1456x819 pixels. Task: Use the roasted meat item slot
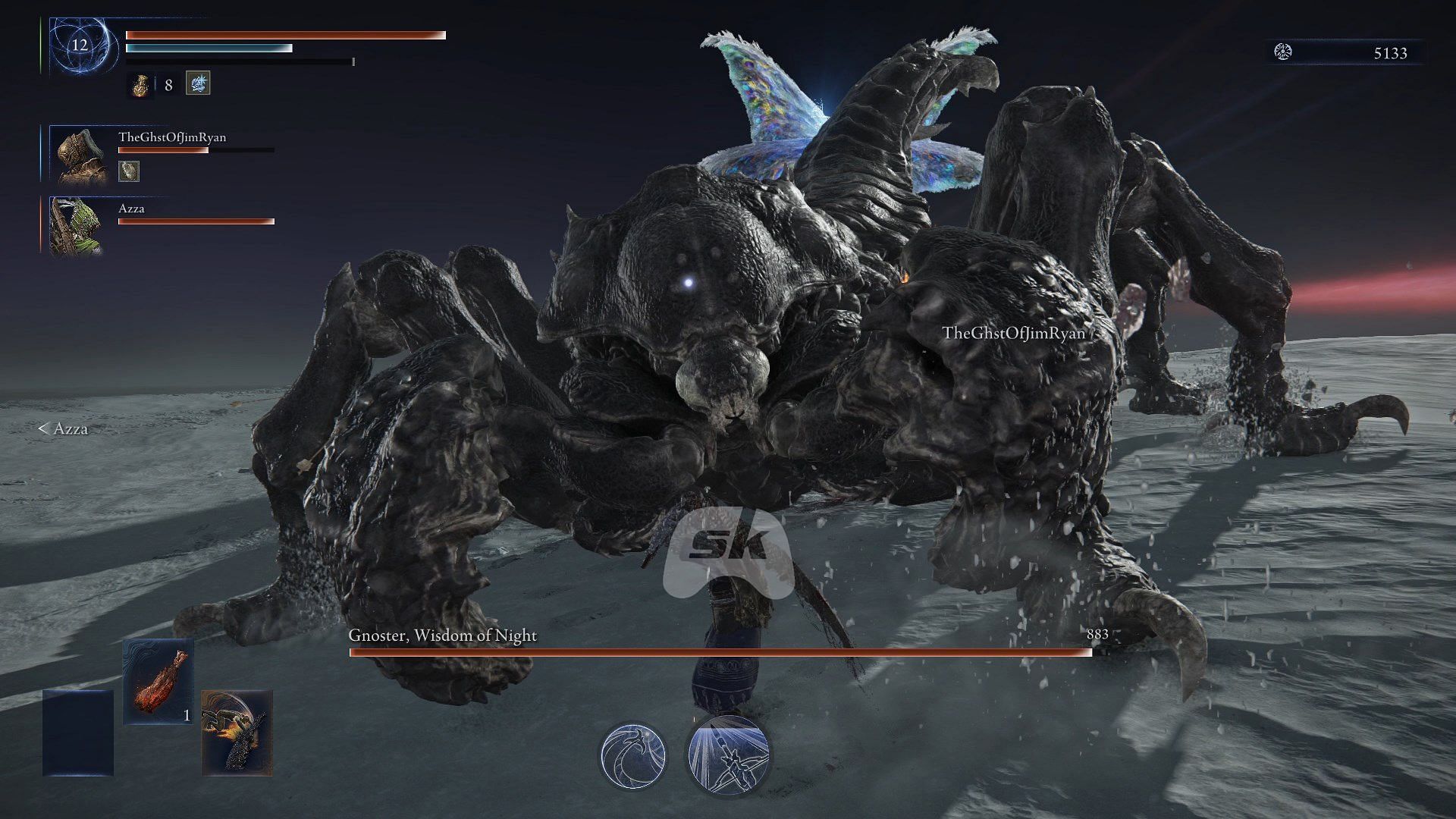(158, 681)
